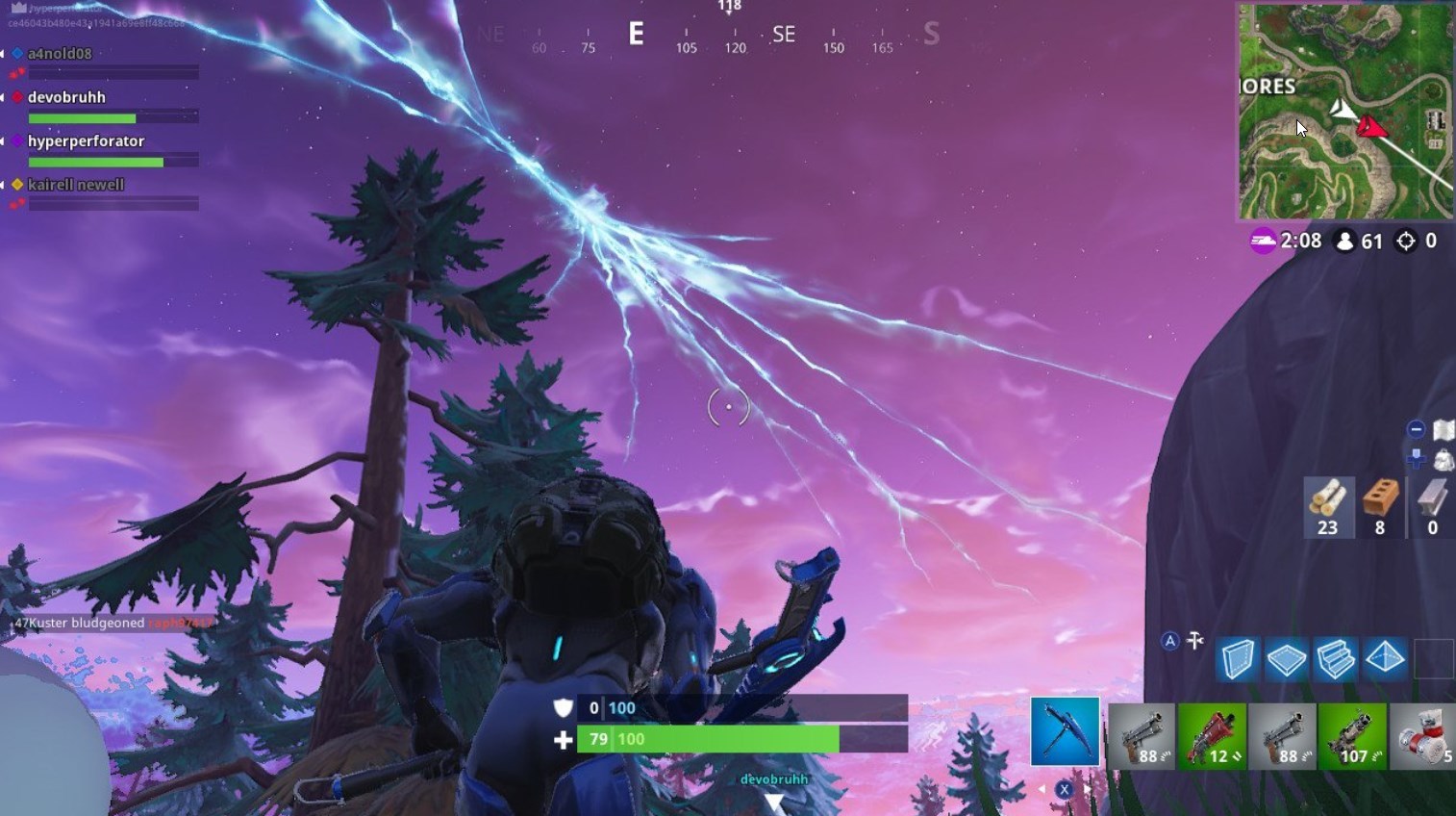This screenshot has width=1456, height=816.
Task: Switch to the green weapon with 107 ammo
Action: (x=1352, y=735)
